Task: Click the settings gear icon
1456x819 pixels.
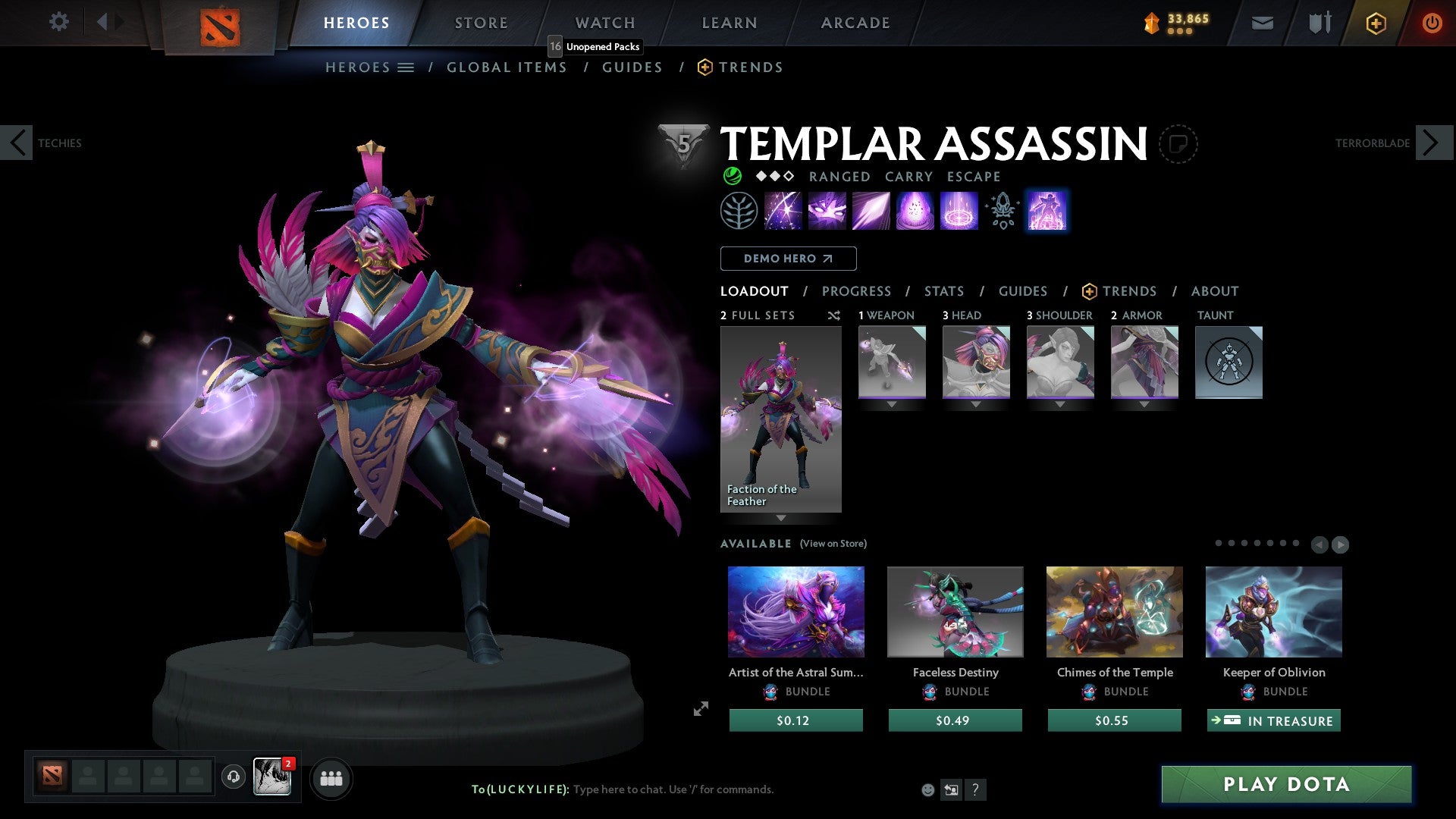Action: pyautogui.click(x=58, y=21)
